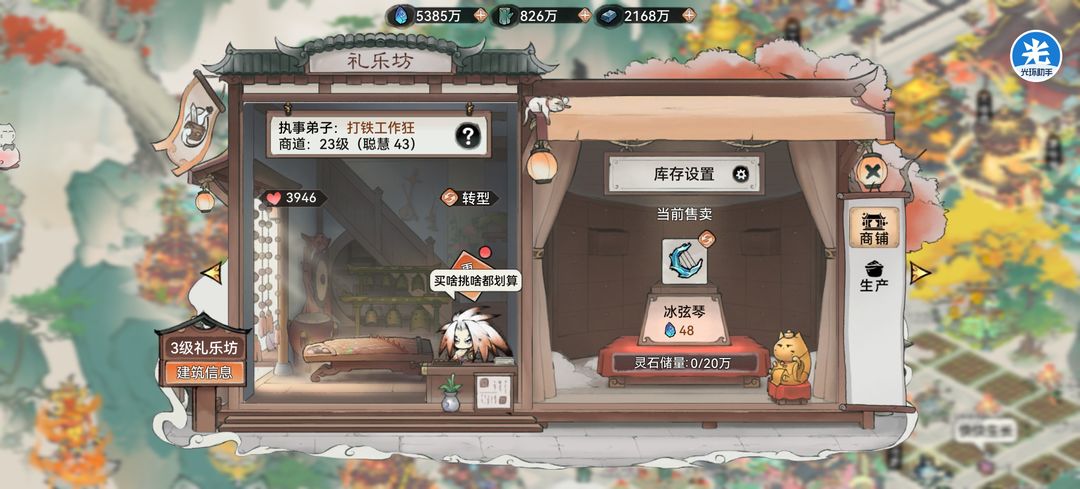Tap the 转型 transform button
The height and width of the screenshot is (489, 1080).
[x=469, y=198]
